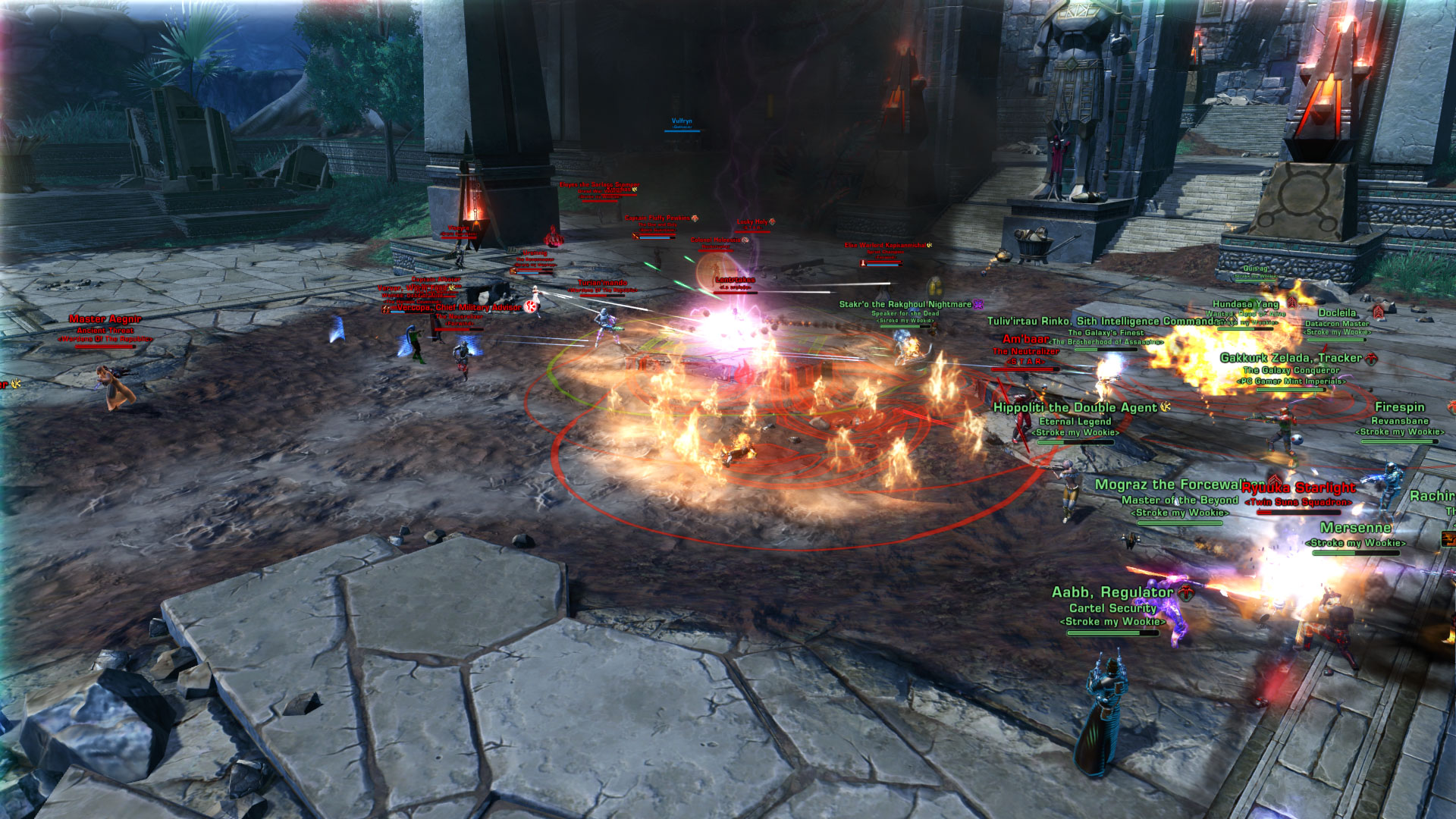This screenshot has height=819, width=1456.
Task: Click the yellow icon after Elite Warlord Kapitanmichal
Action: (x=930, y=246)
